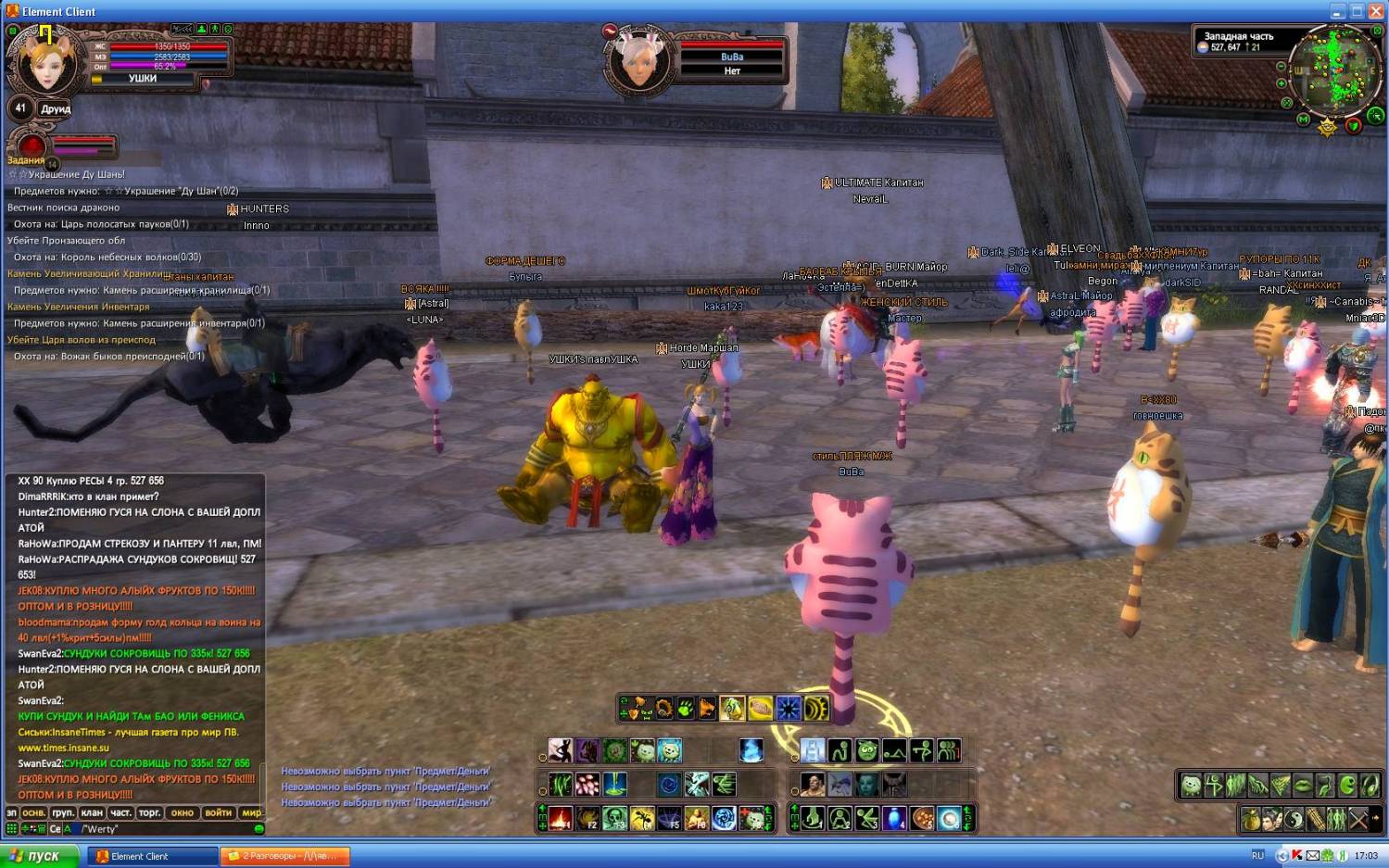The image size is (1389, 868).
Task: Select the ogre face portrait slot
Action: pyautogui.click(x=813, y=785)
